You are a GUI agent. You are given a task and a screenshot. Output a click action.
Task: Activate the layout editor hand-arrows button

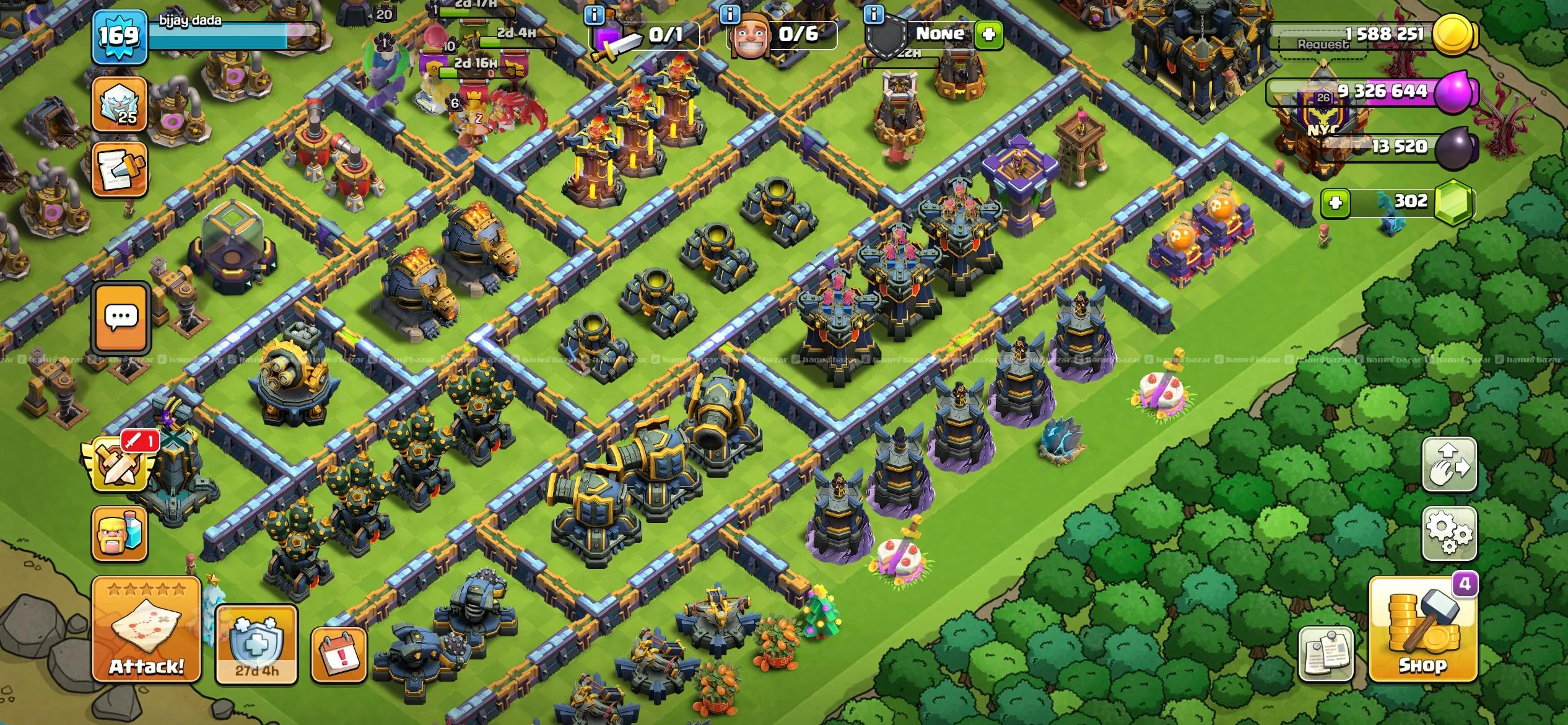point(1449,465)
